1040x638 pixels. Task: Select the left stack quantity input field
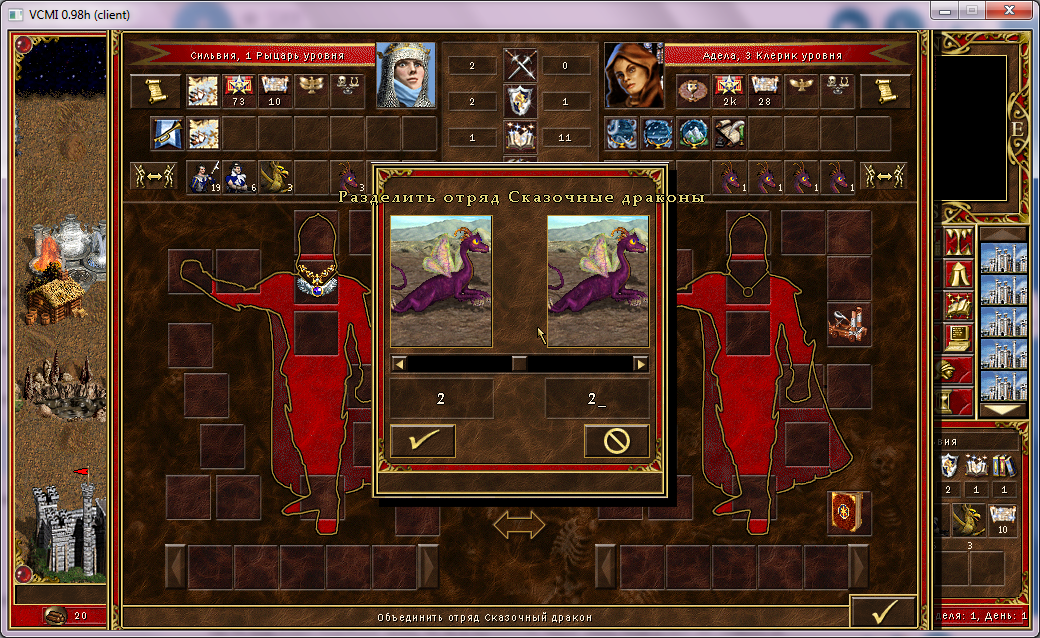[x=441, y=399]
